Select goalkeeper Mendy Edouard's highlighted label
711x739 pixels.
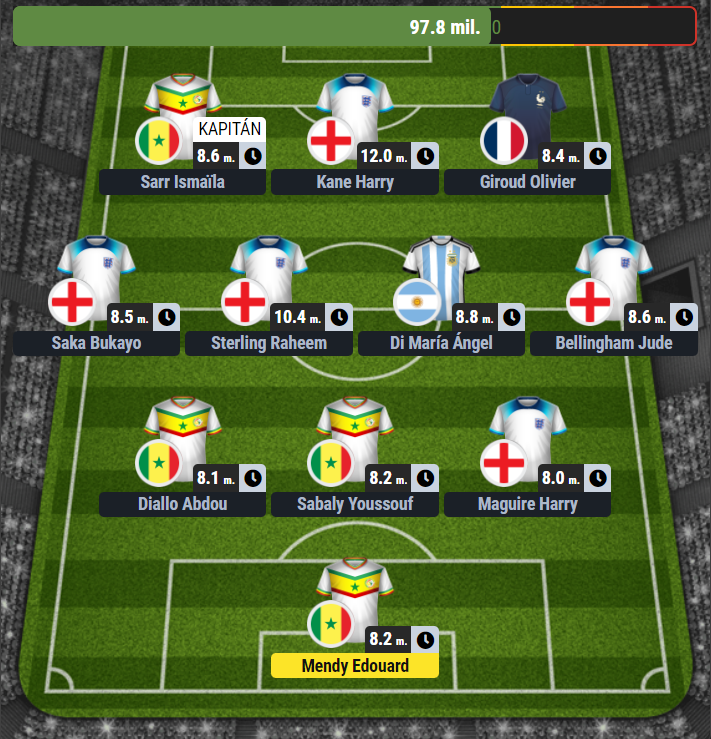pyautogui.click(x=354, y=665)
